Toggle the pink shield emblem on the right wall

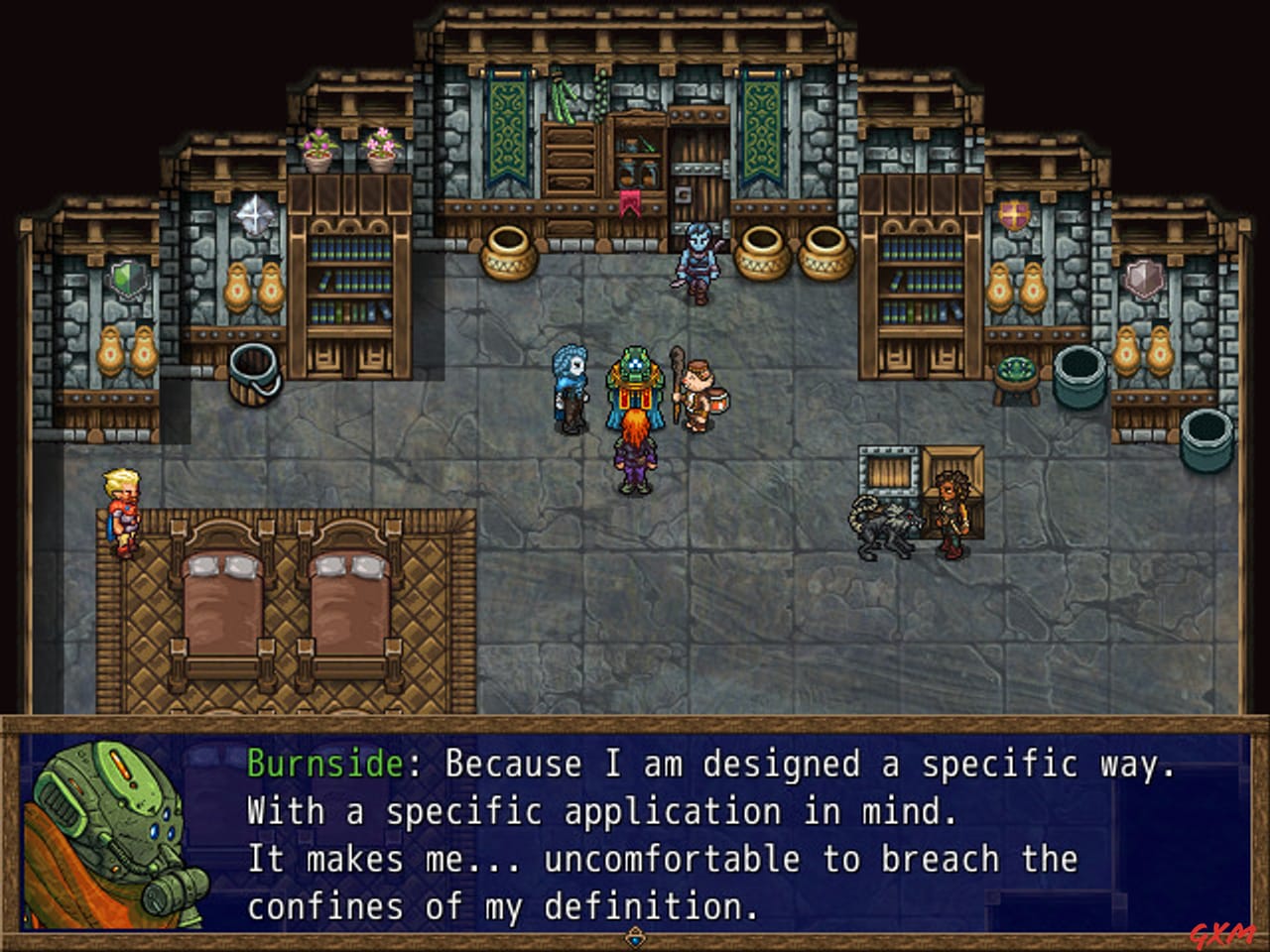pyautogui.click(x=1142, y=281)
